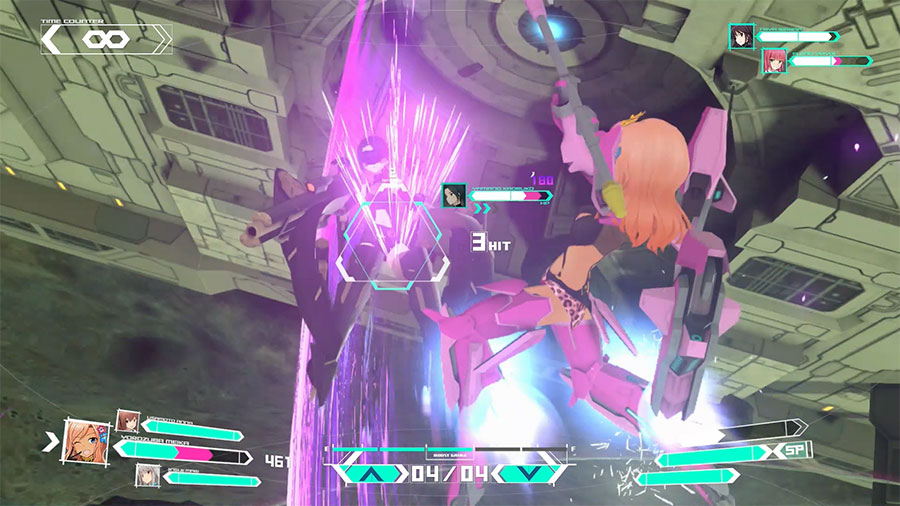Click the up arrow beside the 04/04 counter
Screen dimensions: 900x506
coord(370,474)
